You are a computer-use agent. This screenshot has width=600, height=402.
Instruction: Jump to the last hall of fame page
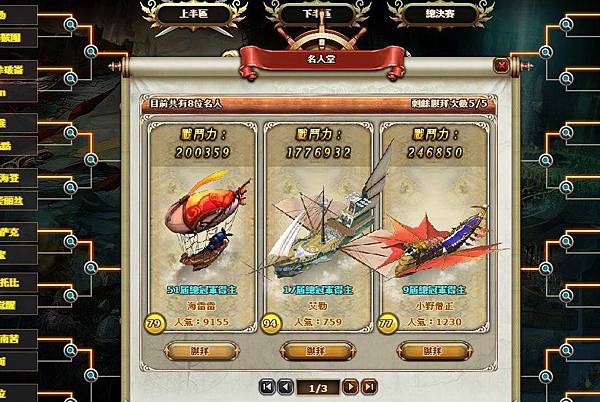(x=369, y=385)
